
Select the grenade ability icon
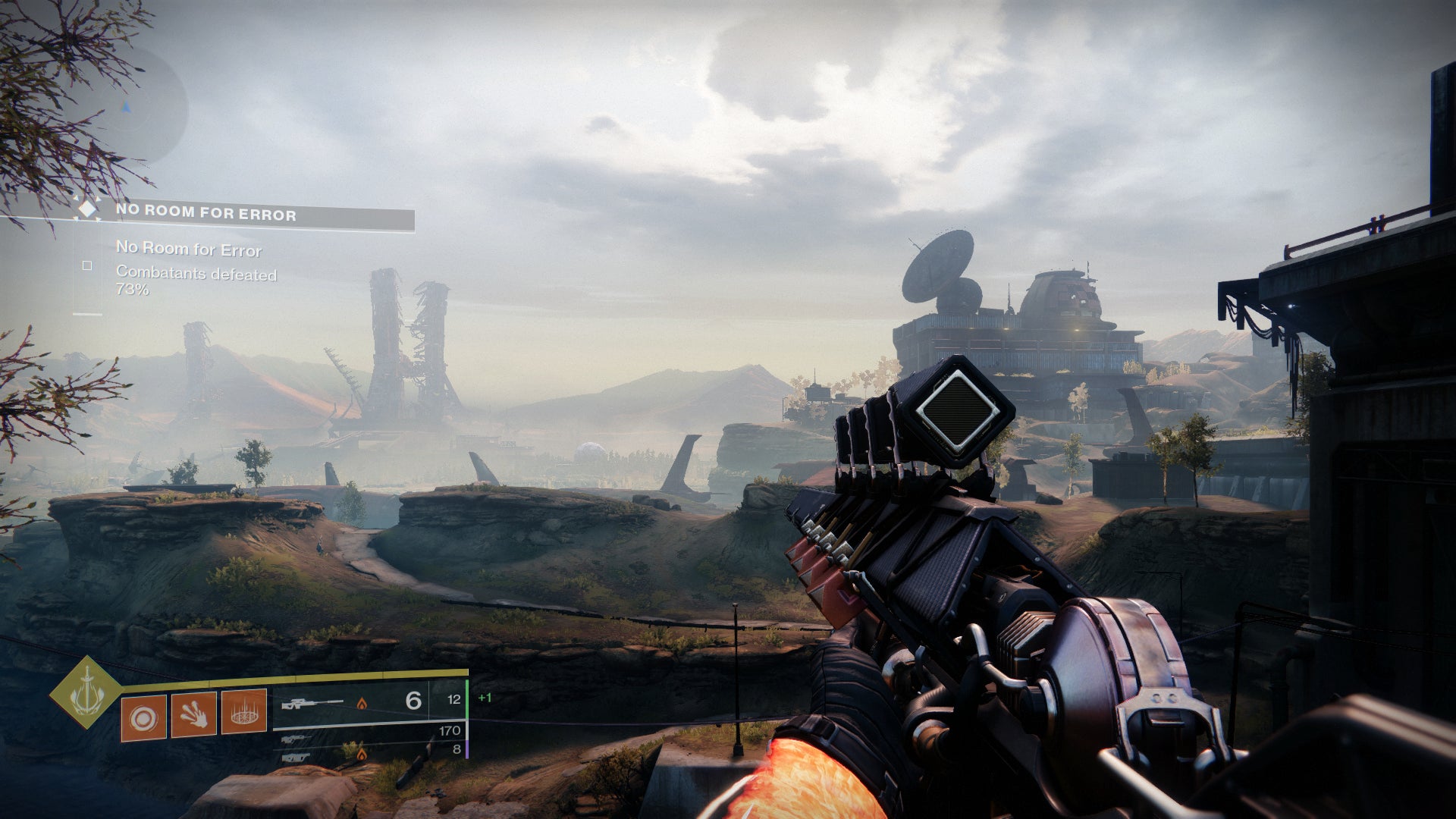pos(143,716)
